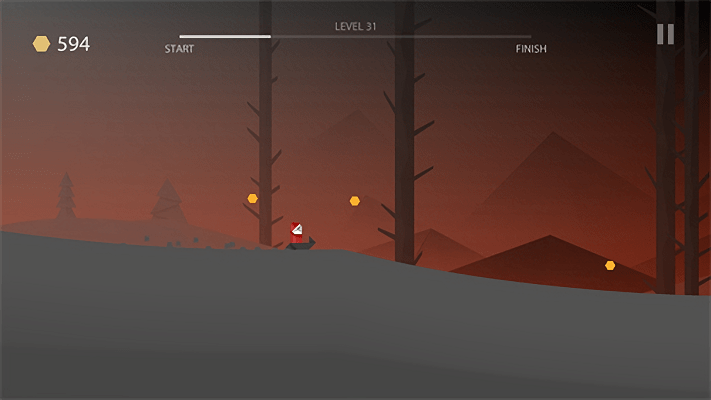The height and width of the screenshot is (400, 711).
Task: Pause the game with the pause button
Action: click(x=665, y=35)
